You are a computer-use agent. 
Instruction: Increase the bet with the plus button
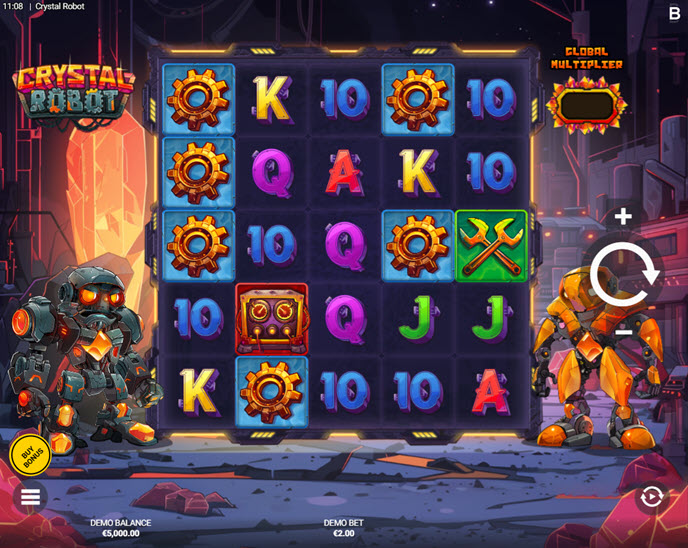[x=623, y=216]
